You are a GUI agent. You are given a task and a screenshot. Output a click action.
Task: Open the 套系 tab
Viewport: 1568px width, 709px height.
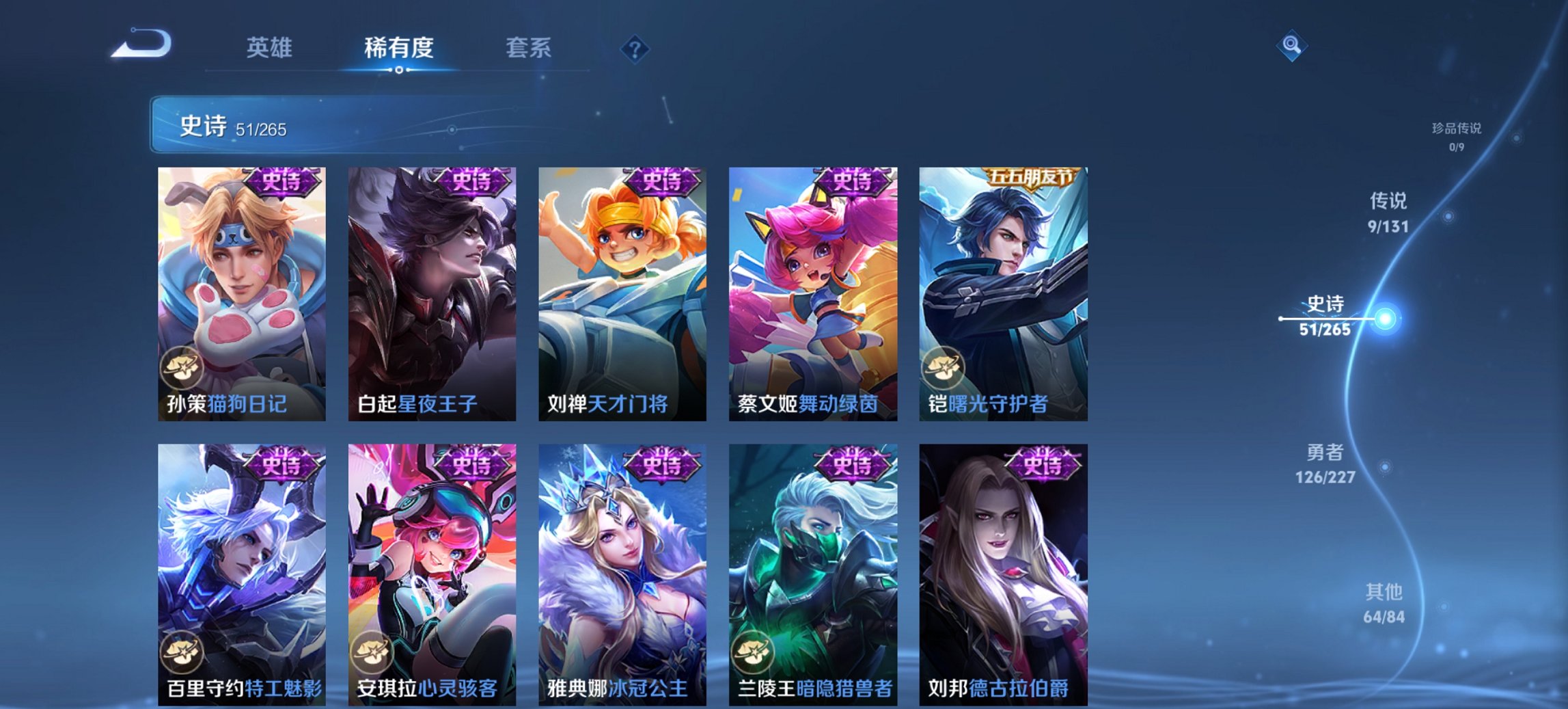[x=528, y=49]
